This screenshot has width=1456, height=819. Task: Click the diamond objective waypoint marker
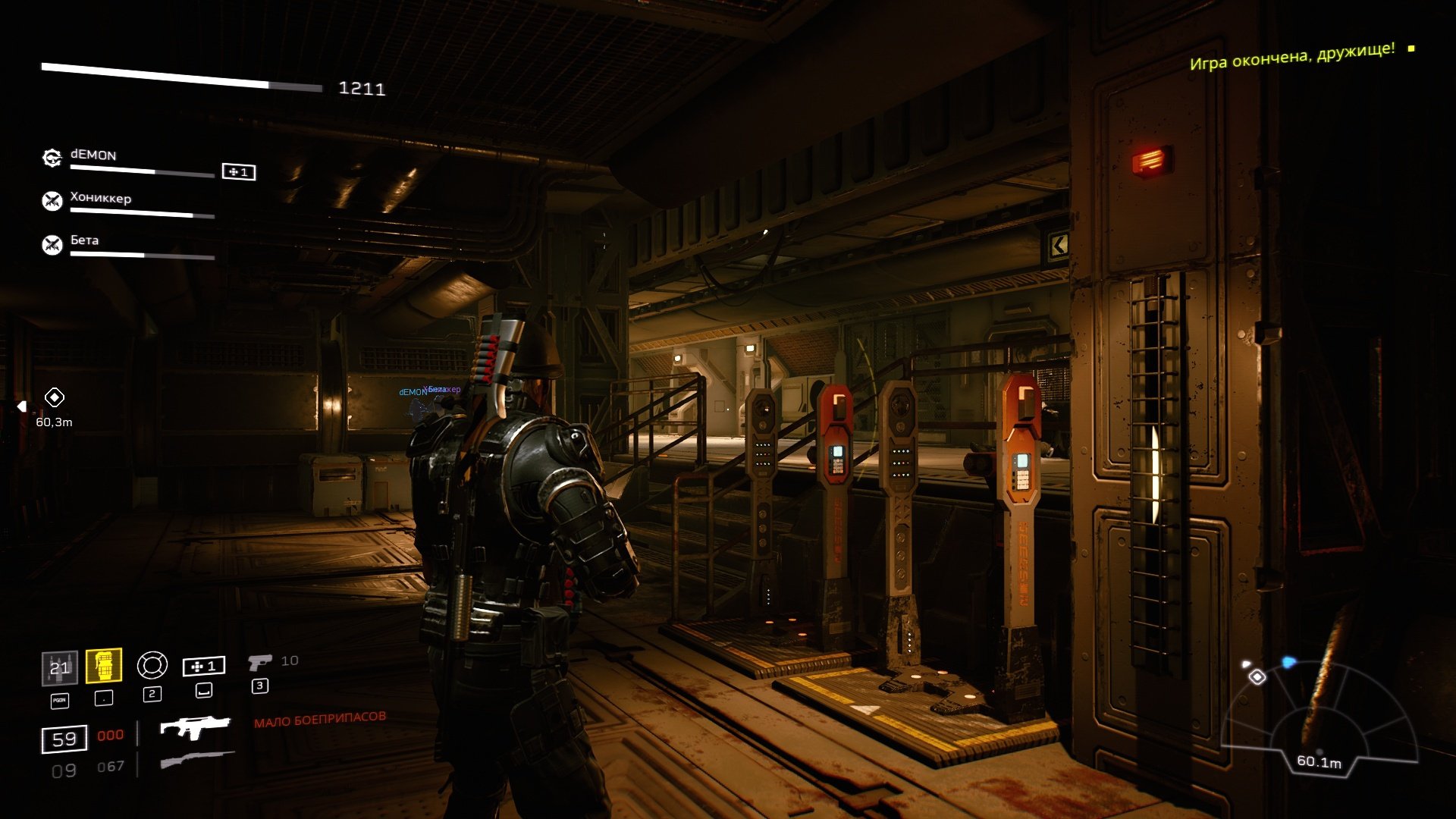click(55, 397)
